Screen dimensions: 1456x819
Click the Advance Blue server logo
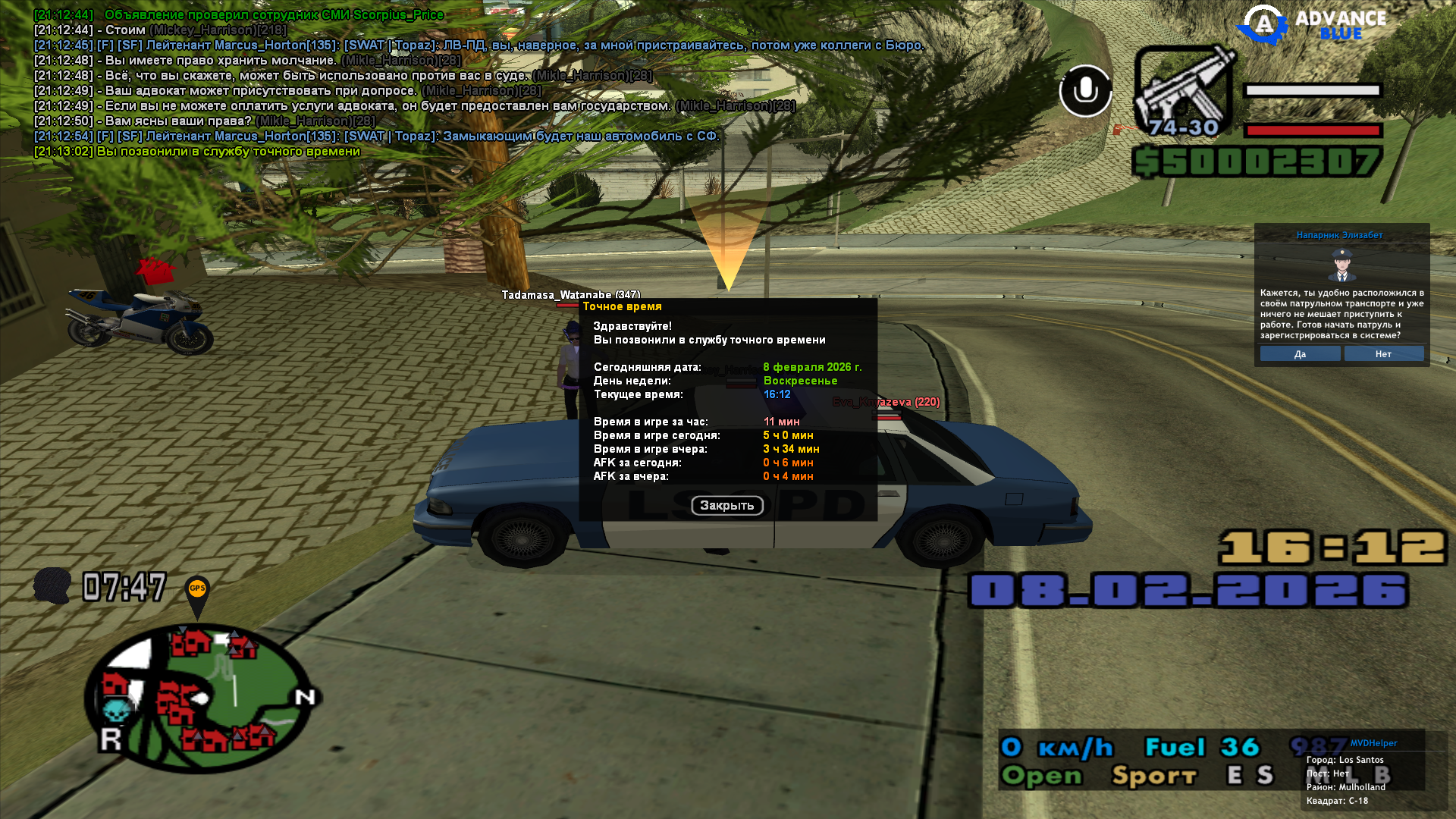[x=1312, y=24]
